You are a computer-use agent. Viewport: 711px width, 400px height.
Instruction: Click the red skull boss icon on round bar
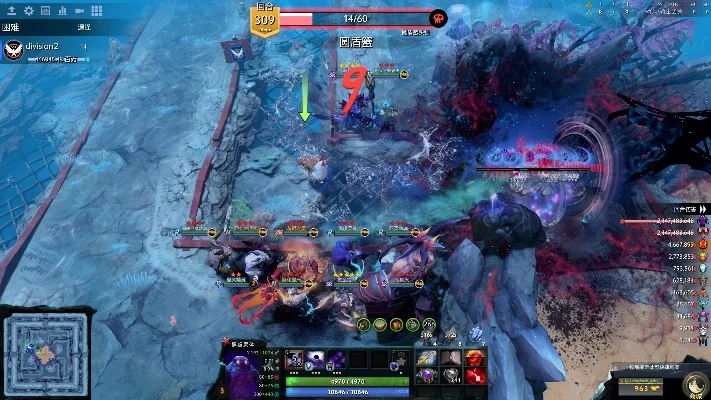[437, 18]
